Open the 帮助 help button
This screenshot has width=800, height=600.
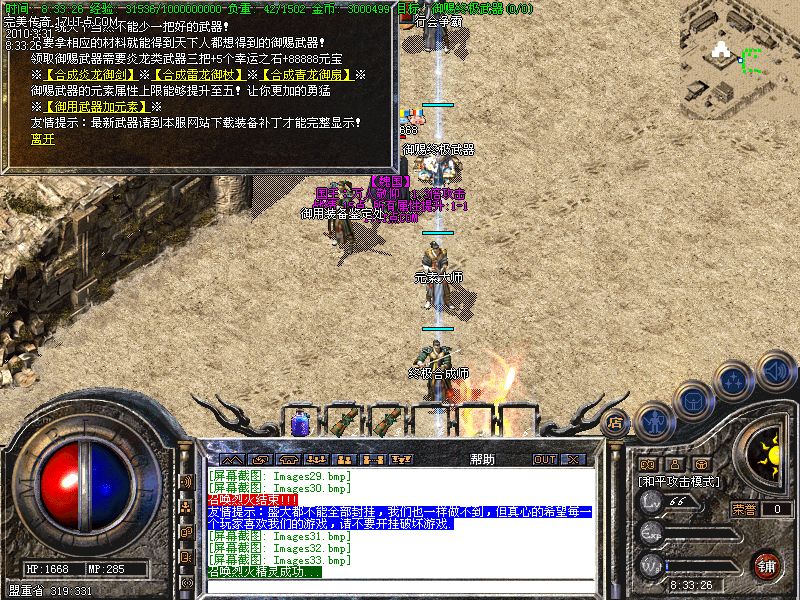point(481,459)
